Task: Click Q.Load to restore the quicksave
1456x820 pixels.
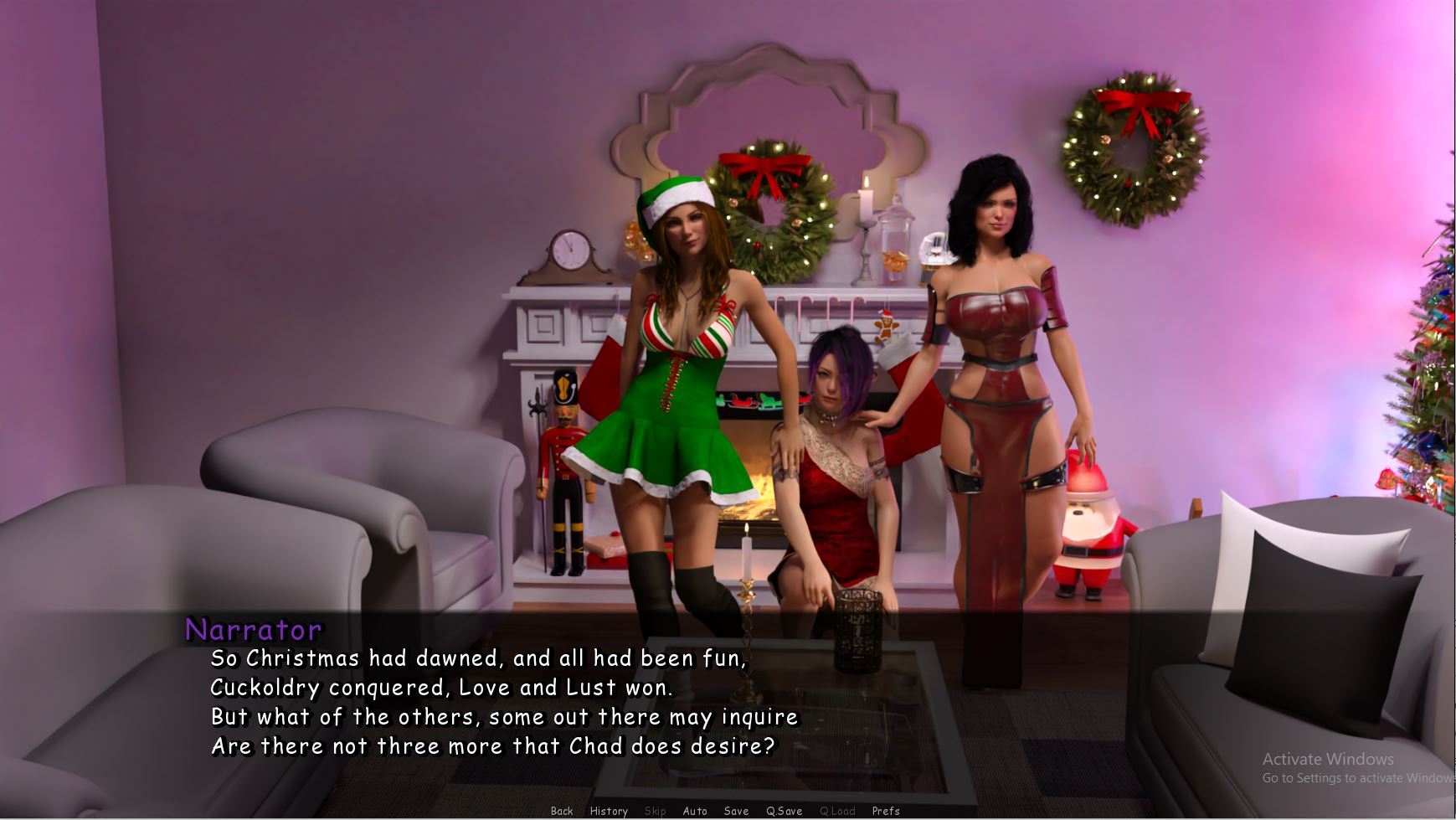Action: [x=837, y=811]
